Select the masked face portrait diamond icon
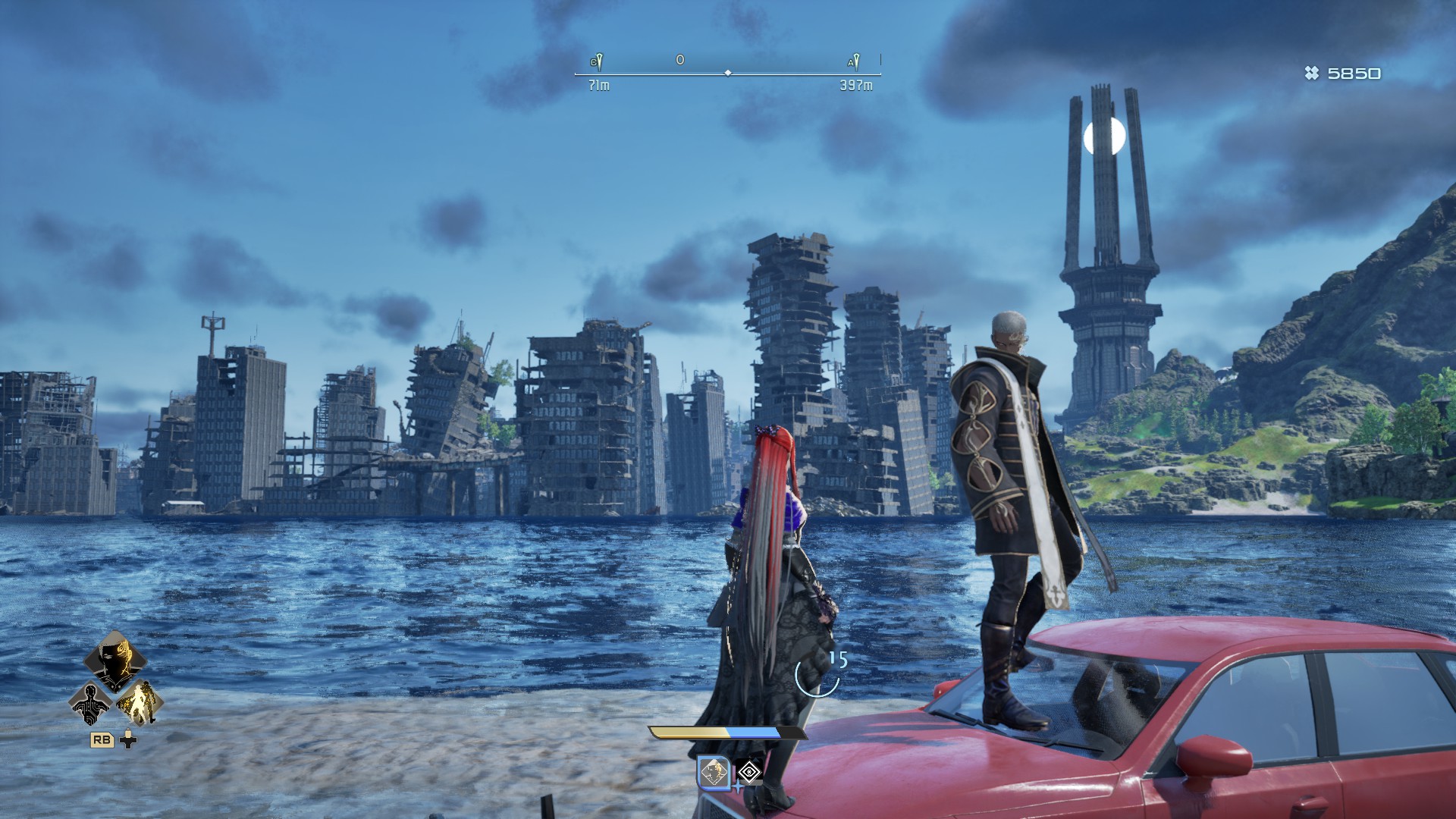Viewport: 1456px width, 819px height. pos(115,660)
